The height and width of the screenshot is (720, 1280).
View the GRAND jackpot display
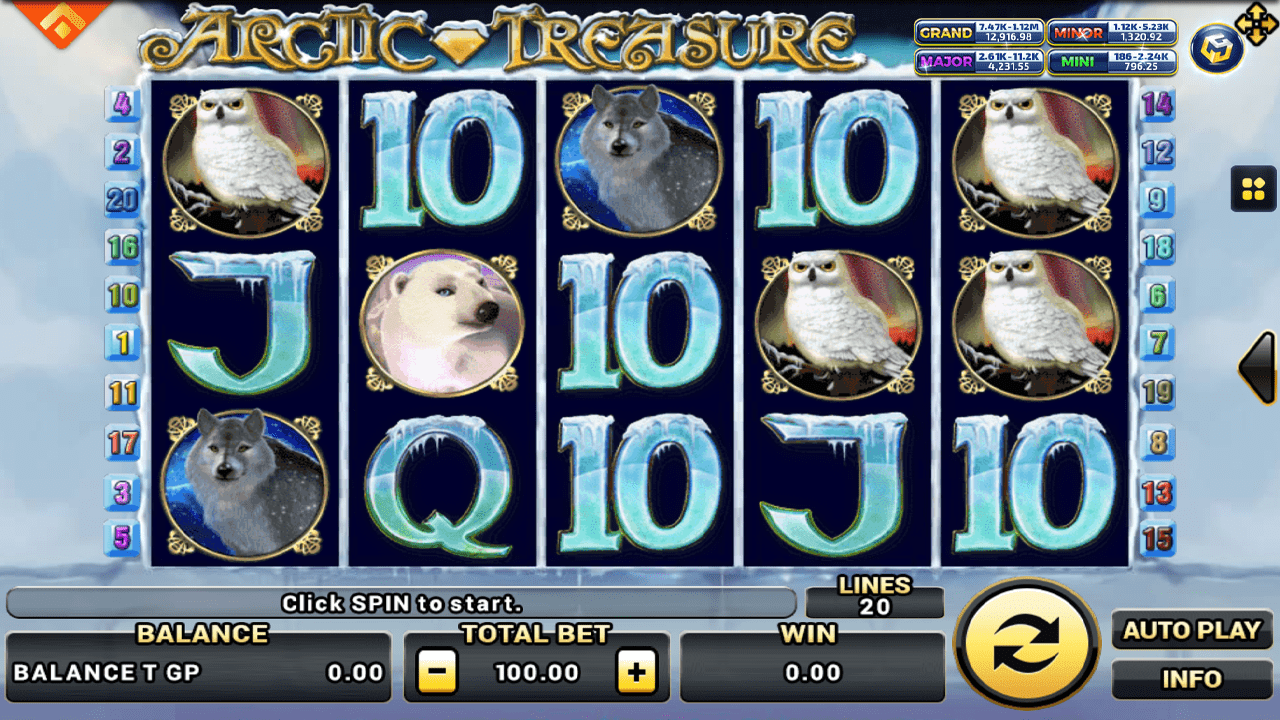[x=980, y=33]
